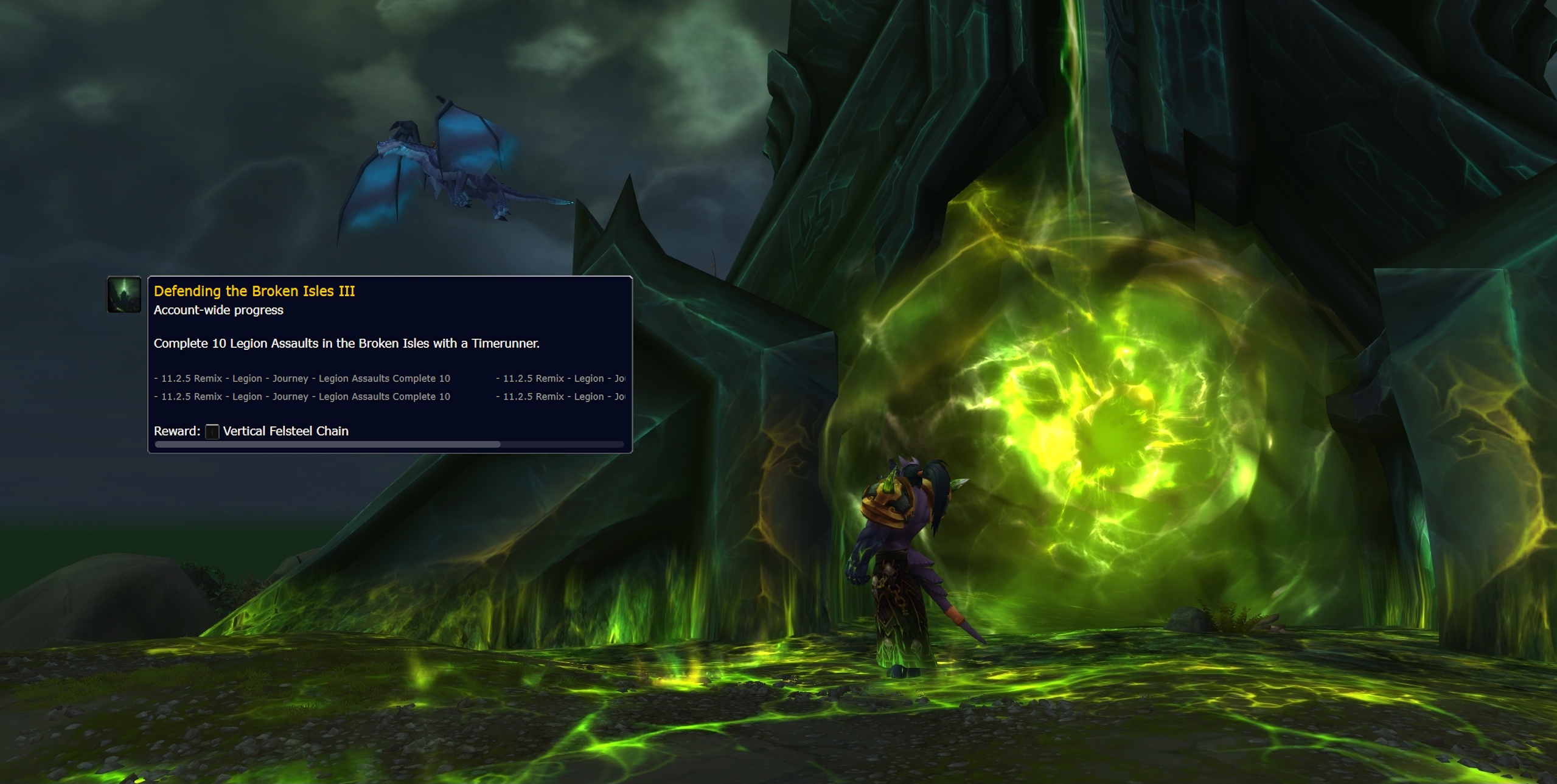The height and width of the screenshot is (784, 1557).
Task: Click the dark tooltip panel border
Action: 391,276
